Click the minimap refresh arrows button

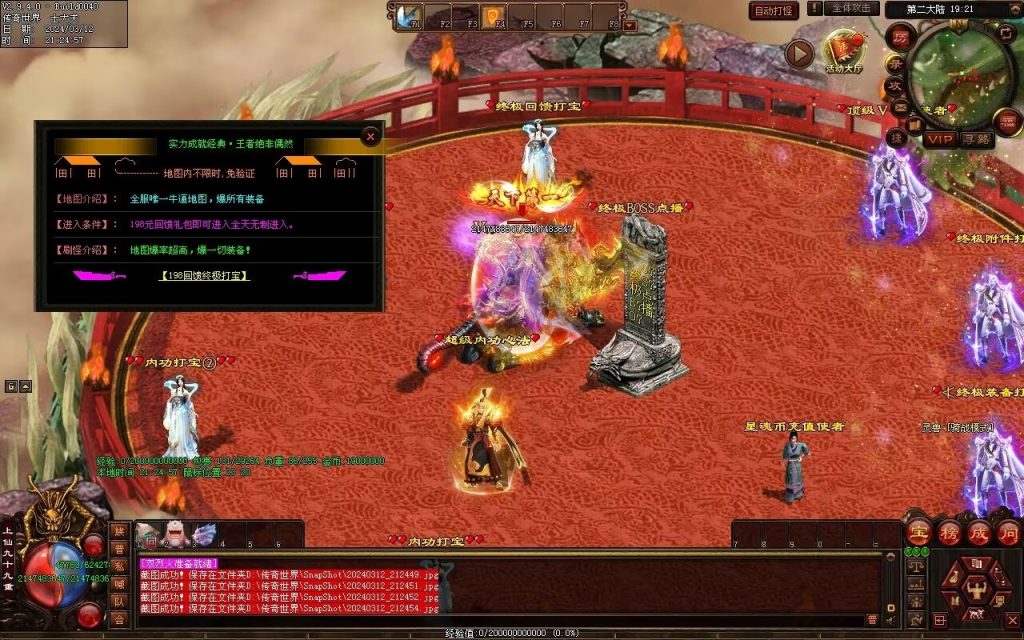point(1006,33)
